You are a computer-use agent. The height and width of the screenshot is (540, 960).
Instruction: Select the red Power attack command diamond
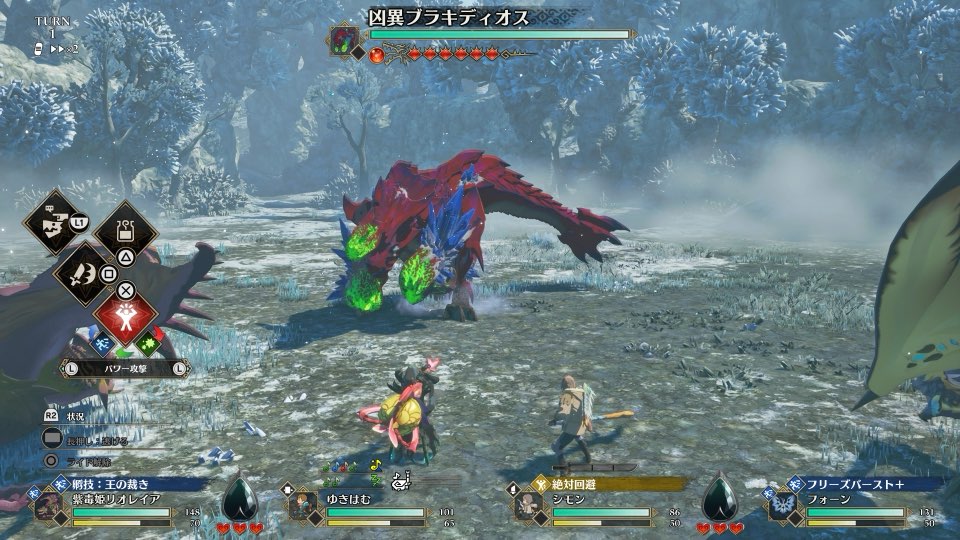126,315
